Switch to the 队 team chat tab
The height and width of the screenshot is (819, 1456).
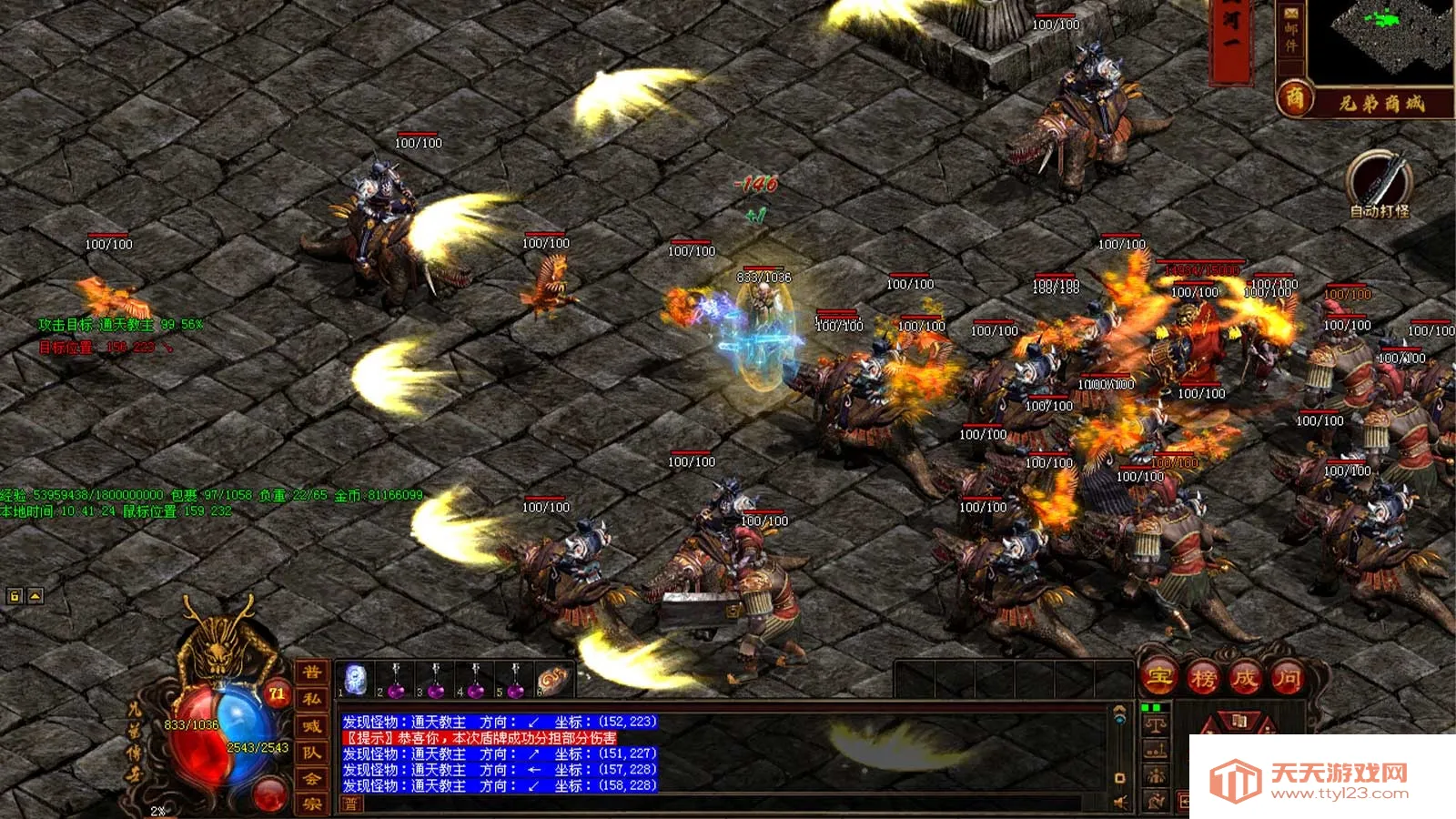[312, 753]
